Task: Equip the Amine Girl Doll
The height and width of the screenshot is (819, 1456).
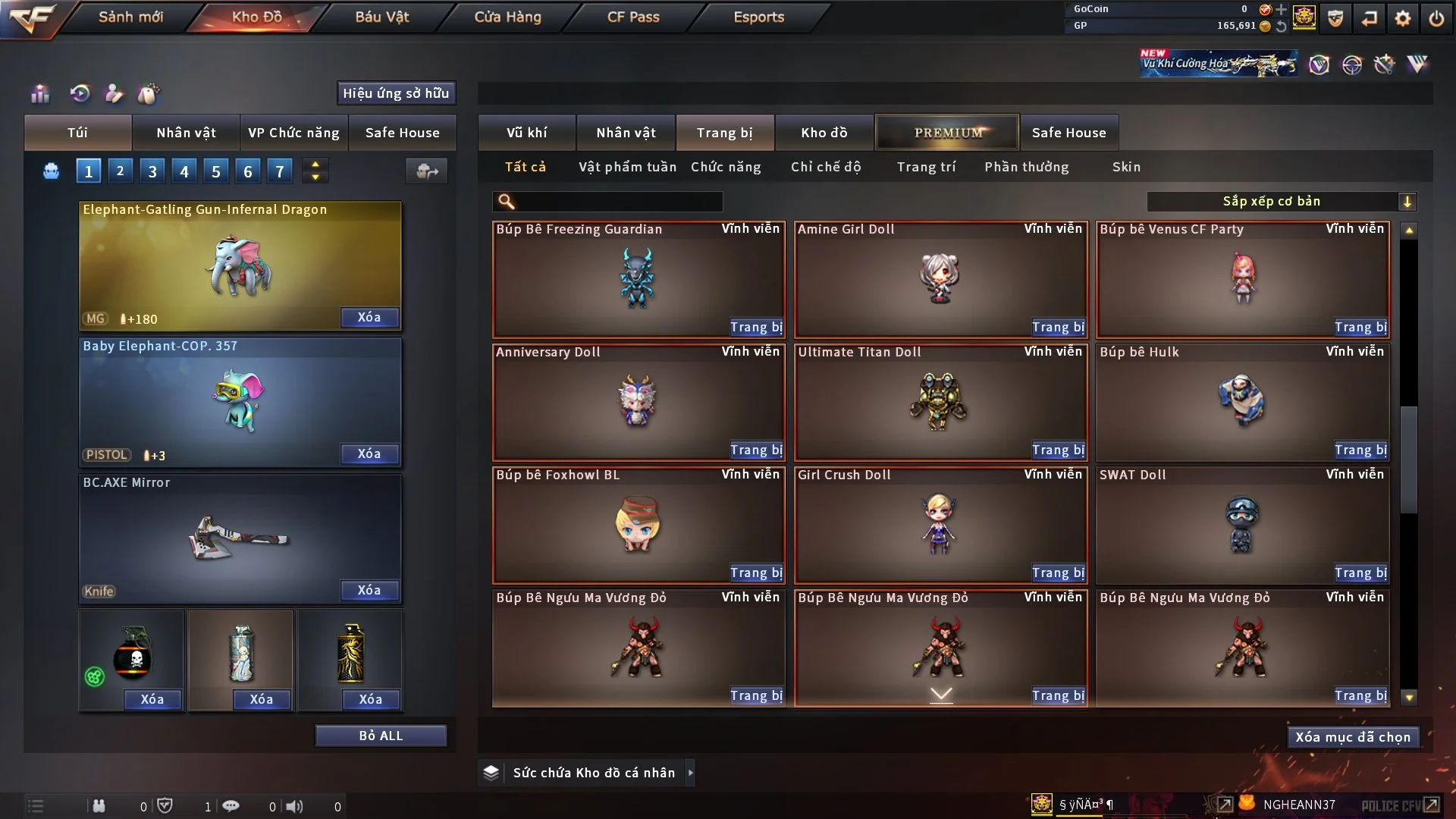Action: click(x=1058, y=328)
